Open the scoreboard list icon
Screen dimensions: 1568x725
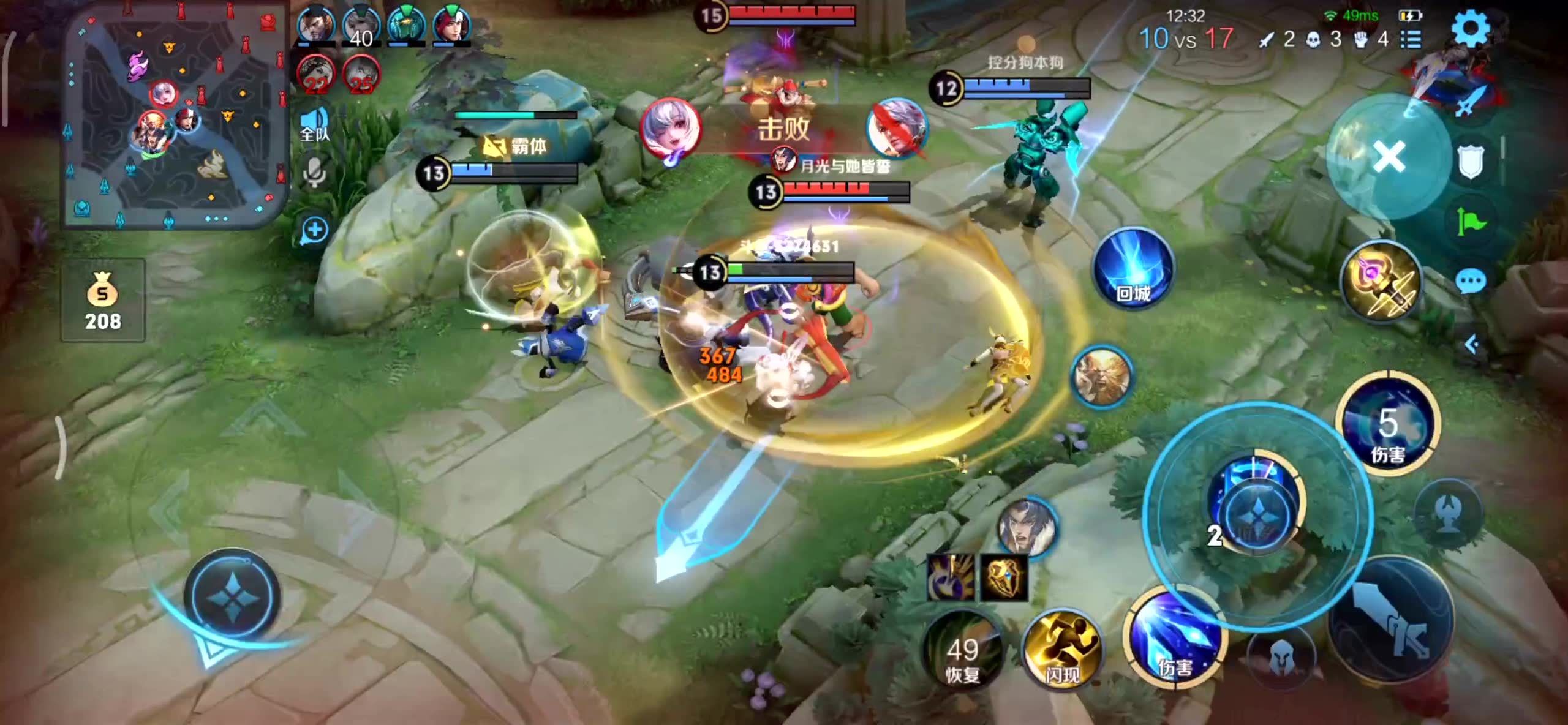click(x=1411, y=40)
